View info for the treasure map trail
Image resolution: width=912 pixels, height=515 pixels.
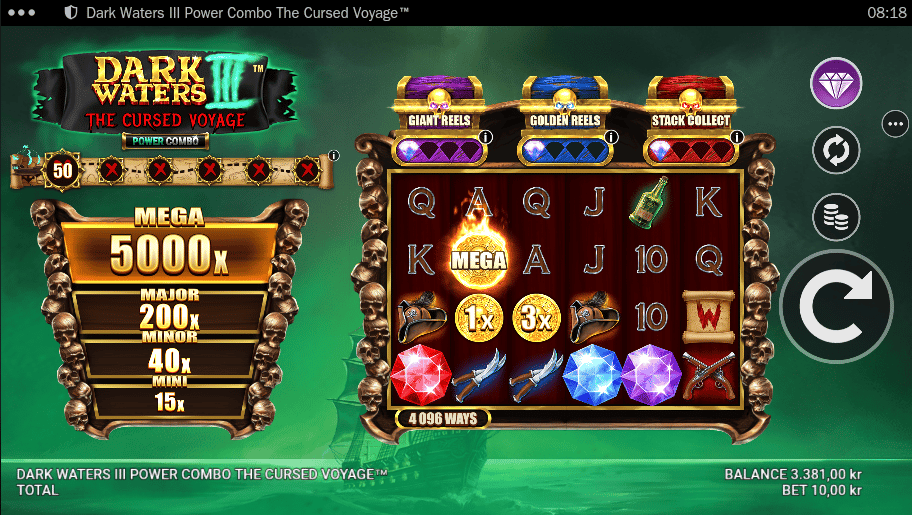pyautogui.click(x=334, y=155)
